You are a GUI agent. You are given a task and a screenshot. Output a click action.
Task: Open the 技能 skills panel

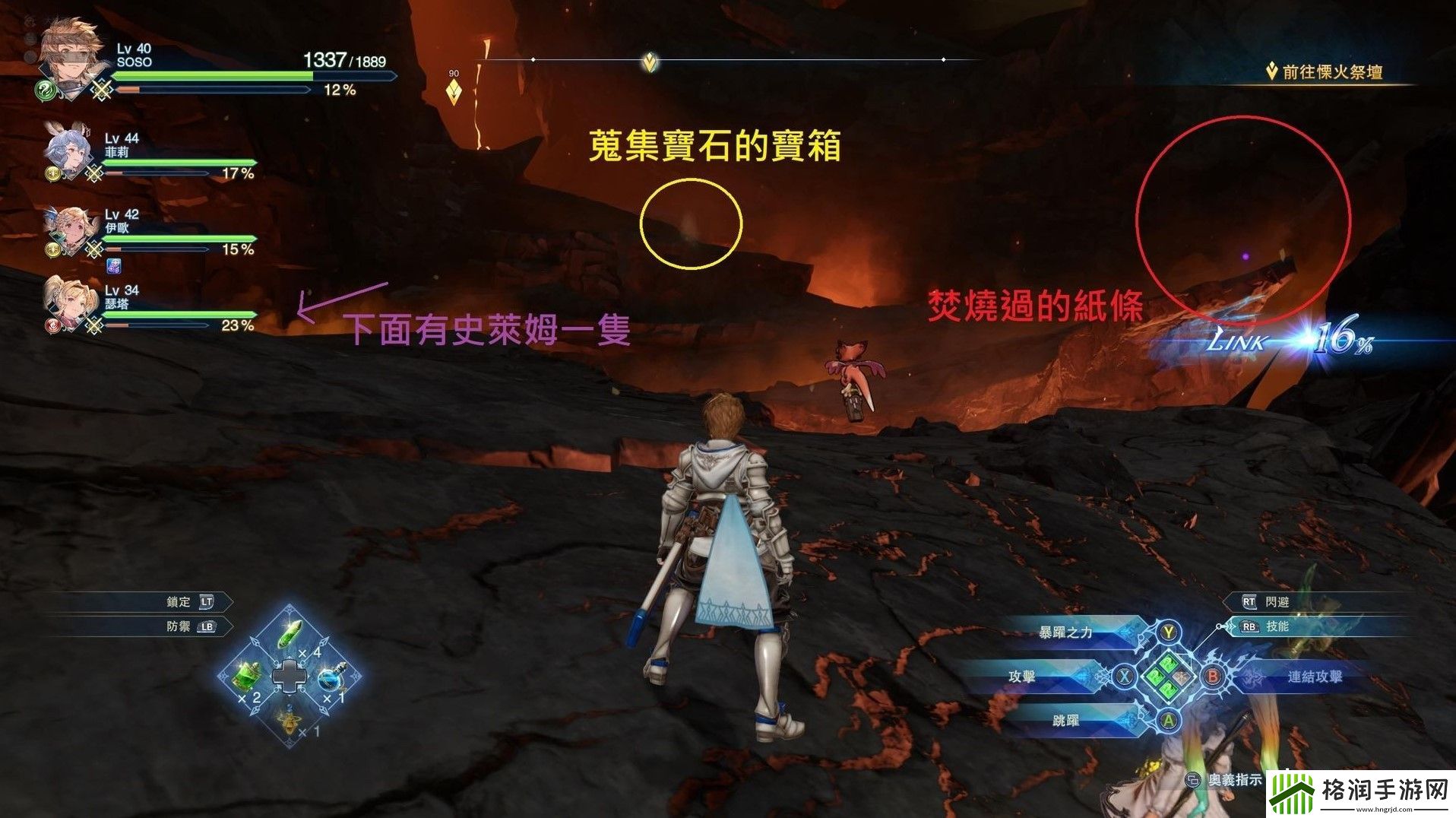tap(1277, 626)
